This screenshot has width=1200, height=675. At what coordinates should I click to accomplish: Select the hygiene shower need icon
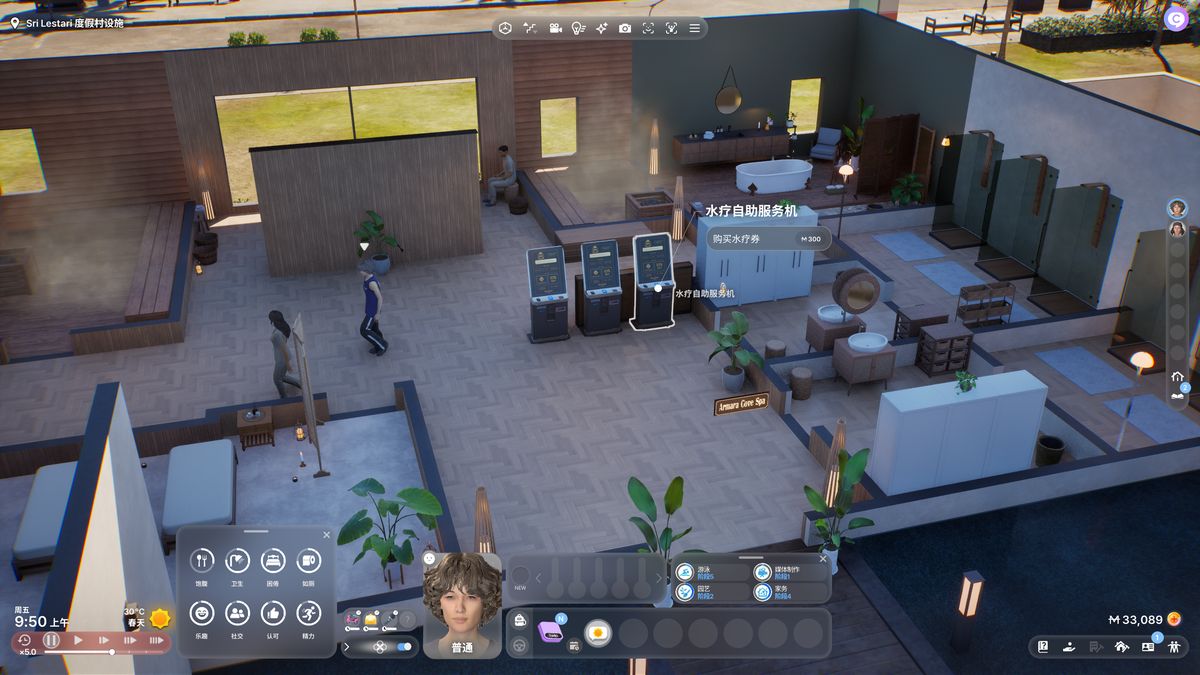[237, 561]
